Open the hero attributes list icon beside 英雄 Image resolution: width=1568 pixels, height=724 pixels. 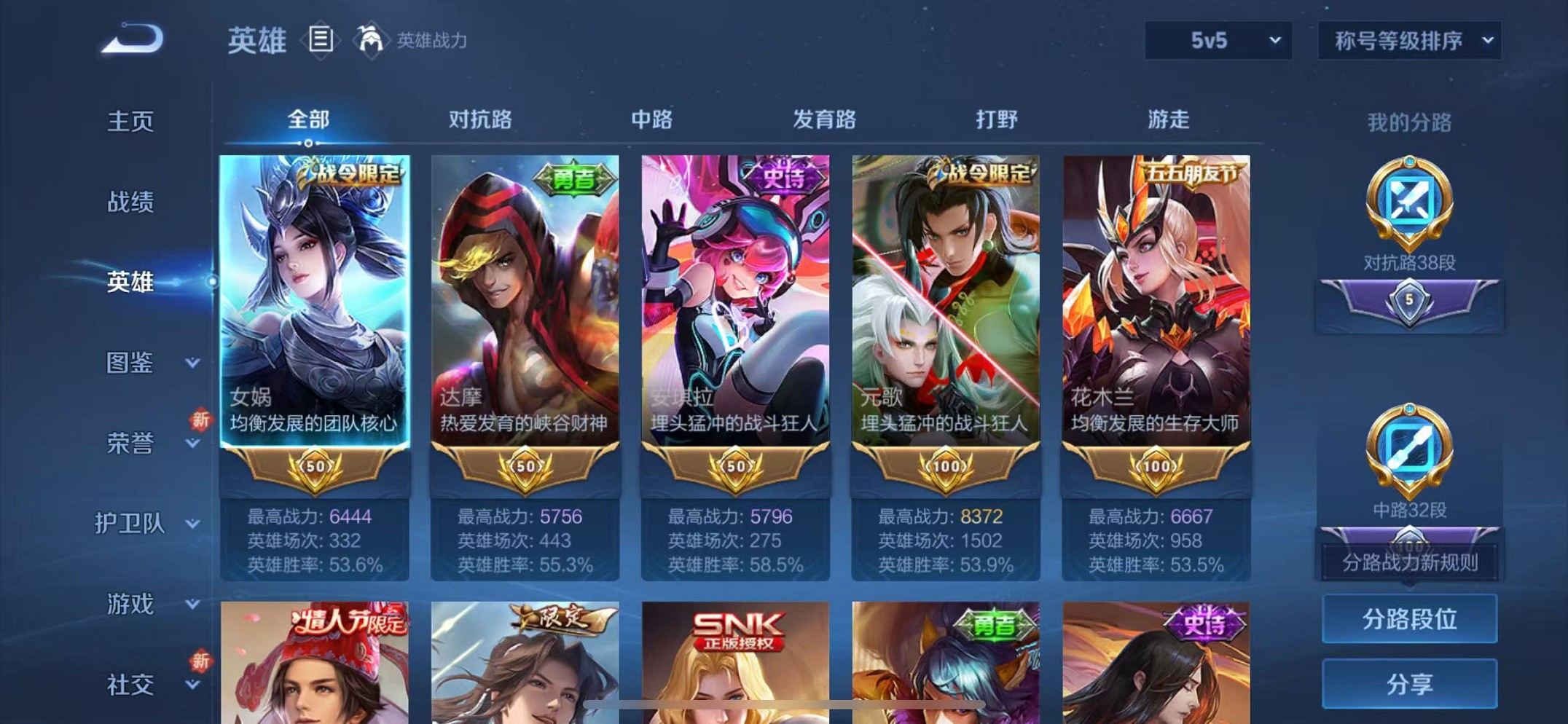319,40
